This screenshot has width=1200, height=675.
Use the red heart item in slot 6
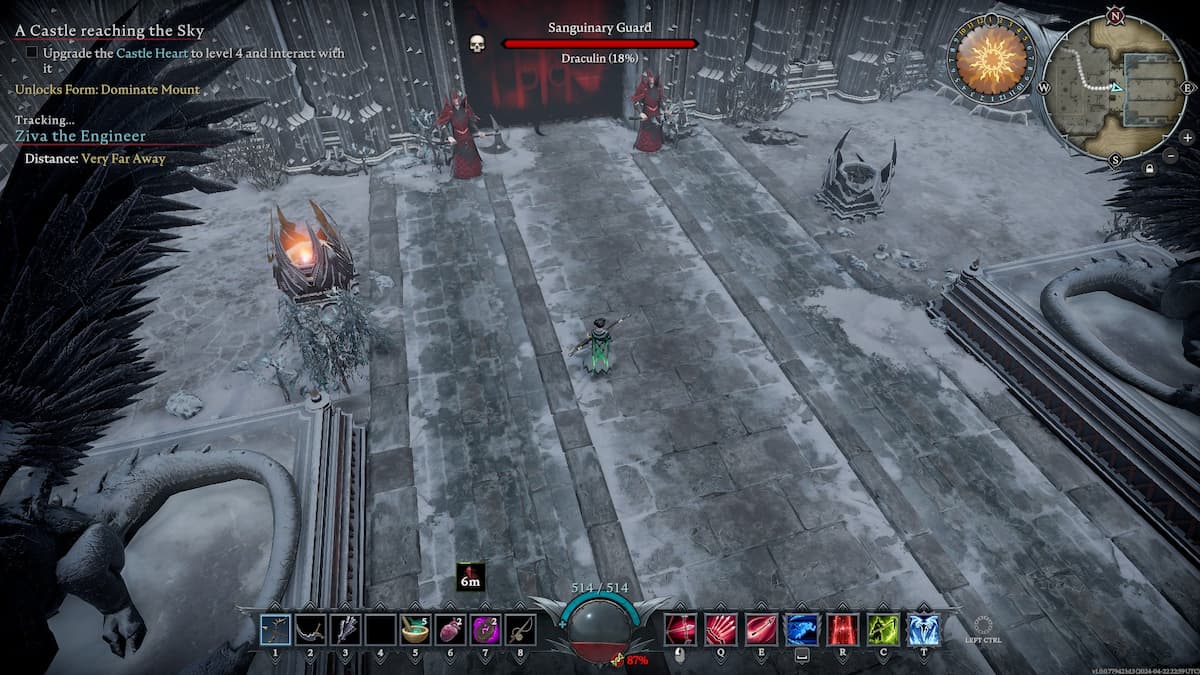point(449,629)
